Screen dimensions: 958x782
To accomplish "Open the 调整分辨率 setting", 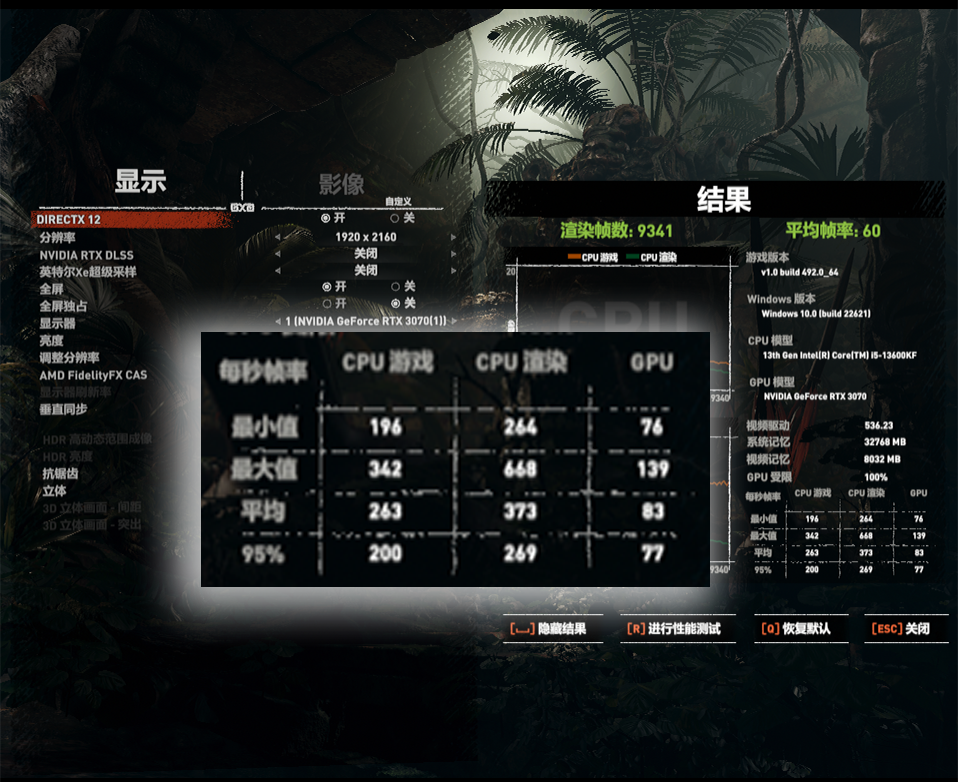I will coord(69,358).
